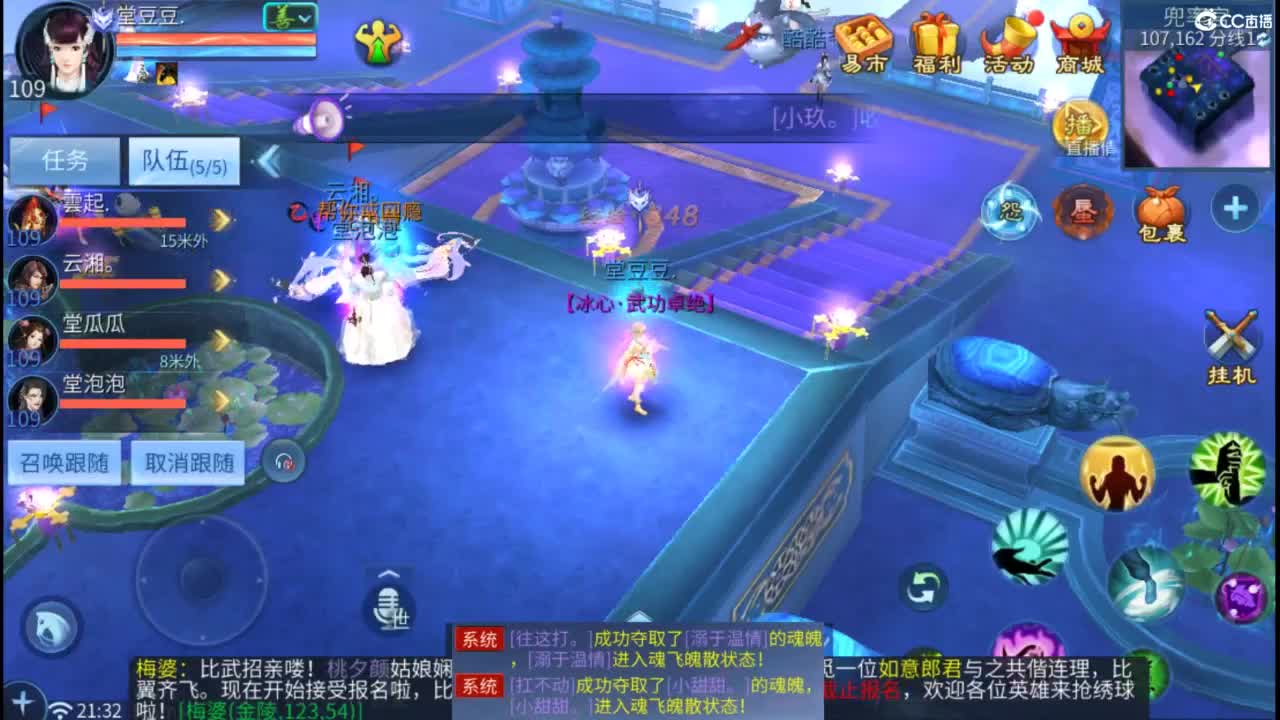Open the 活动 activities horn icon
This screenshot has width=1280, height=720.
click(x=1009, y=45)
